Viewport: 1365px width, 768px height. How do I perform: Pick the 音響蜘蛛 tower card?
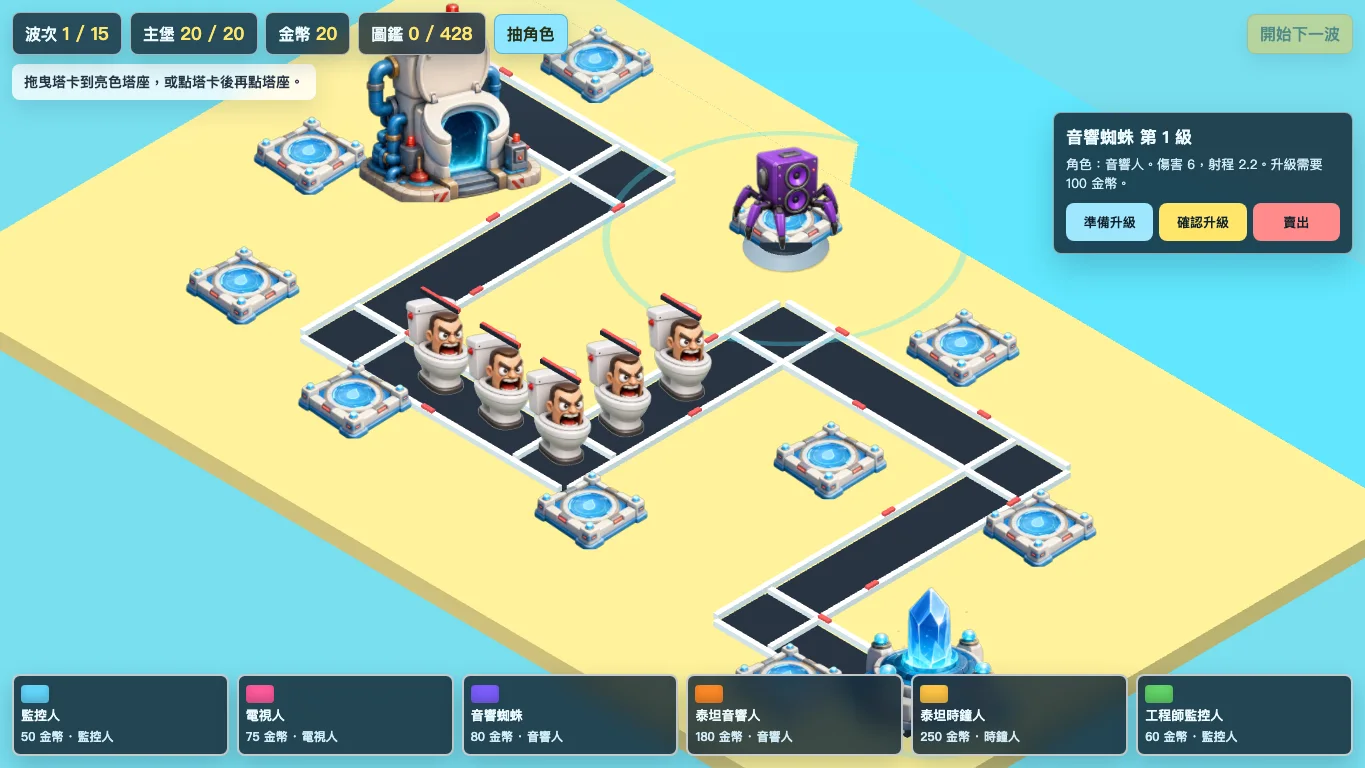pyautogui.click(x=569, y=715)
